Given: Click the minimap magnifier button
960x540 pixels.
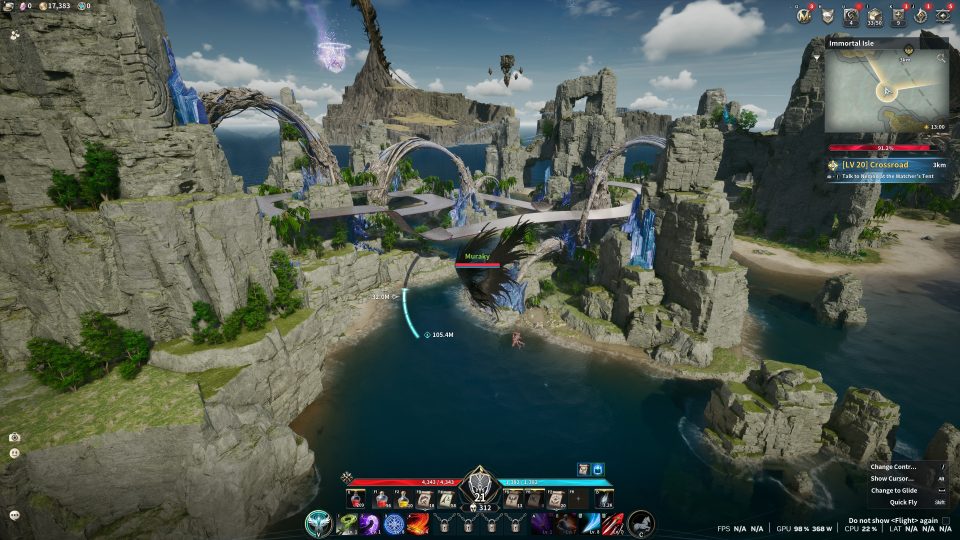Looking at the screenshot, I should [x=941, y=59].
